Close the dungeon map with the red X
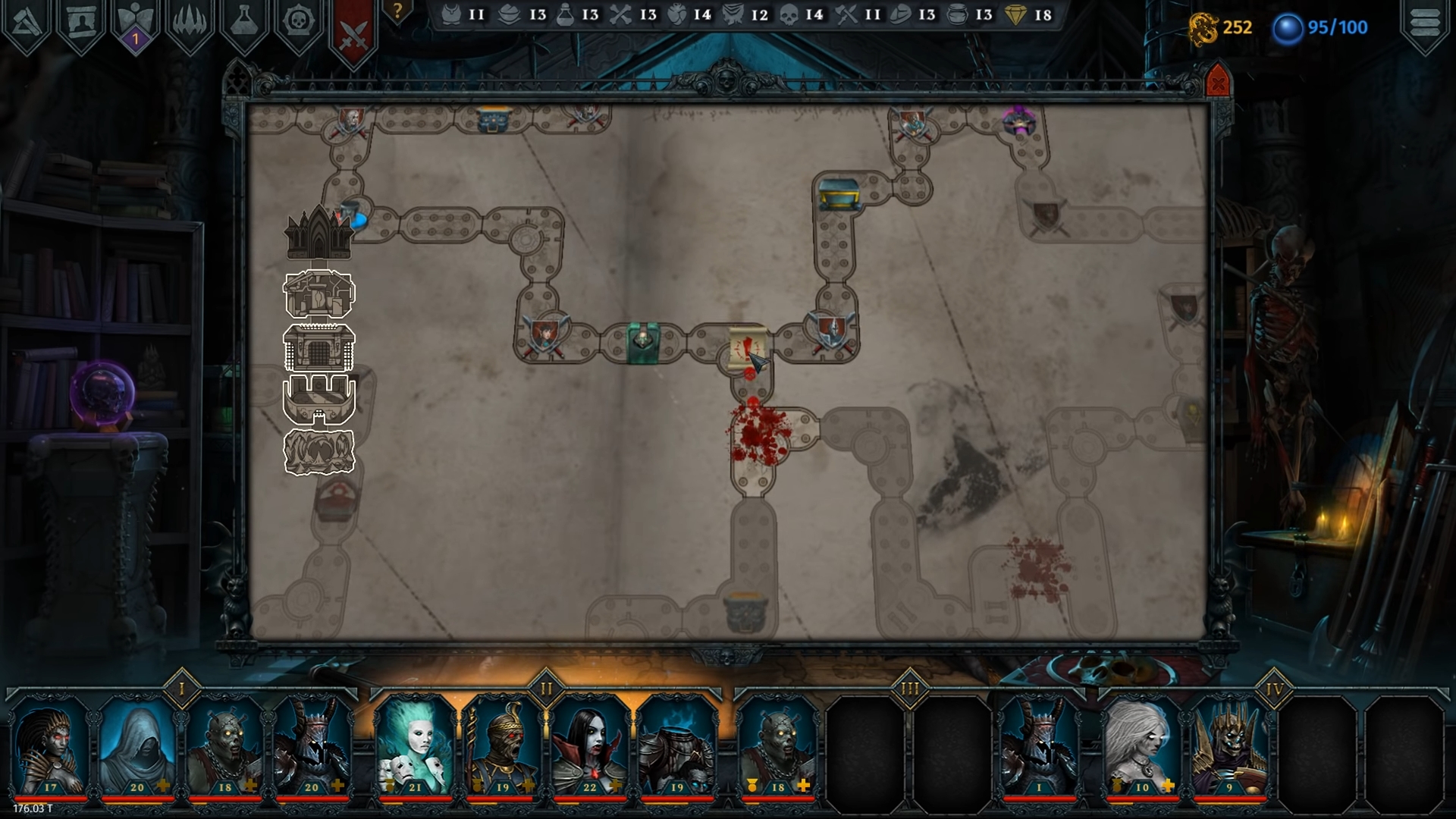 pyautogui.click(x=1217, y=82)
